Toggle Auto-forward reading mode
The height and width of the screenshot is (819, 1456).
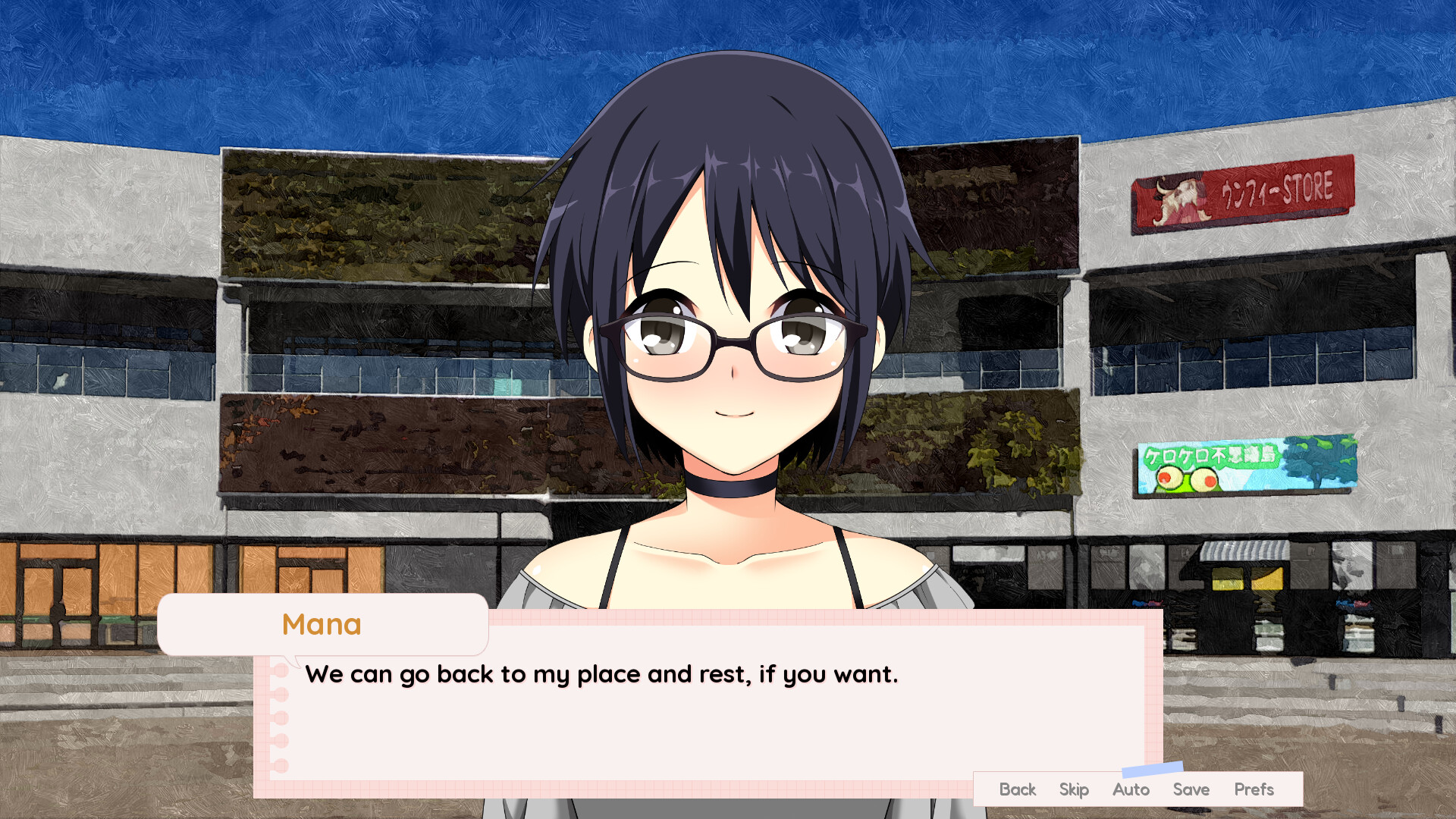click(1131, 789)
